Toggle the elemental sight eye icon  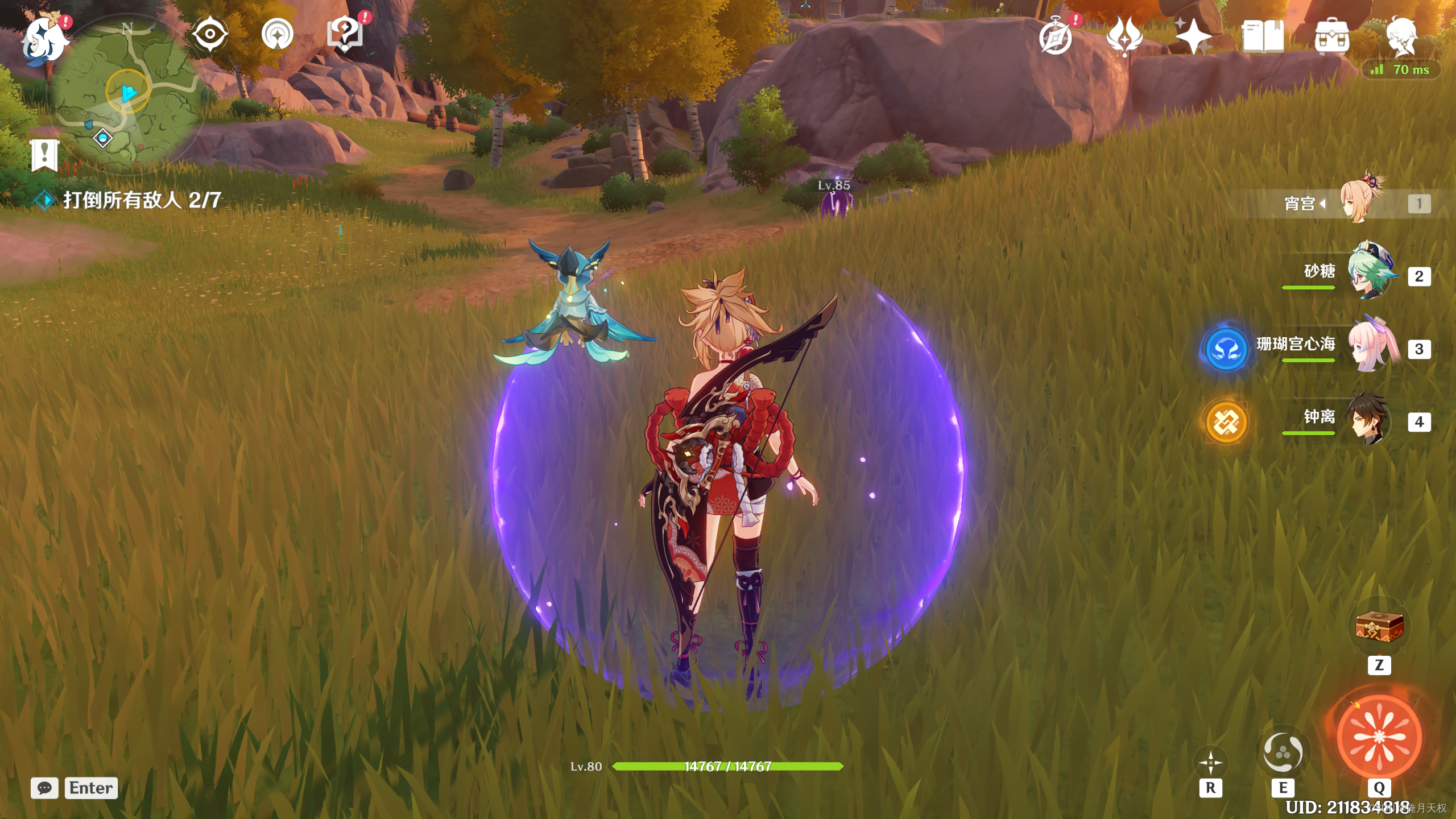pos(210,34)
